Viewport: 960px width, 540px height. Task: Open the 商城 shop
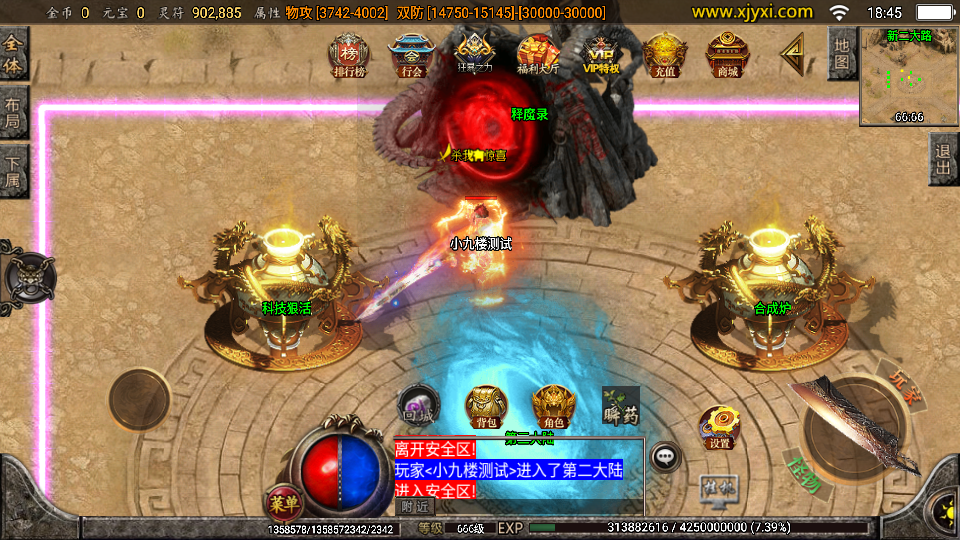727,55
